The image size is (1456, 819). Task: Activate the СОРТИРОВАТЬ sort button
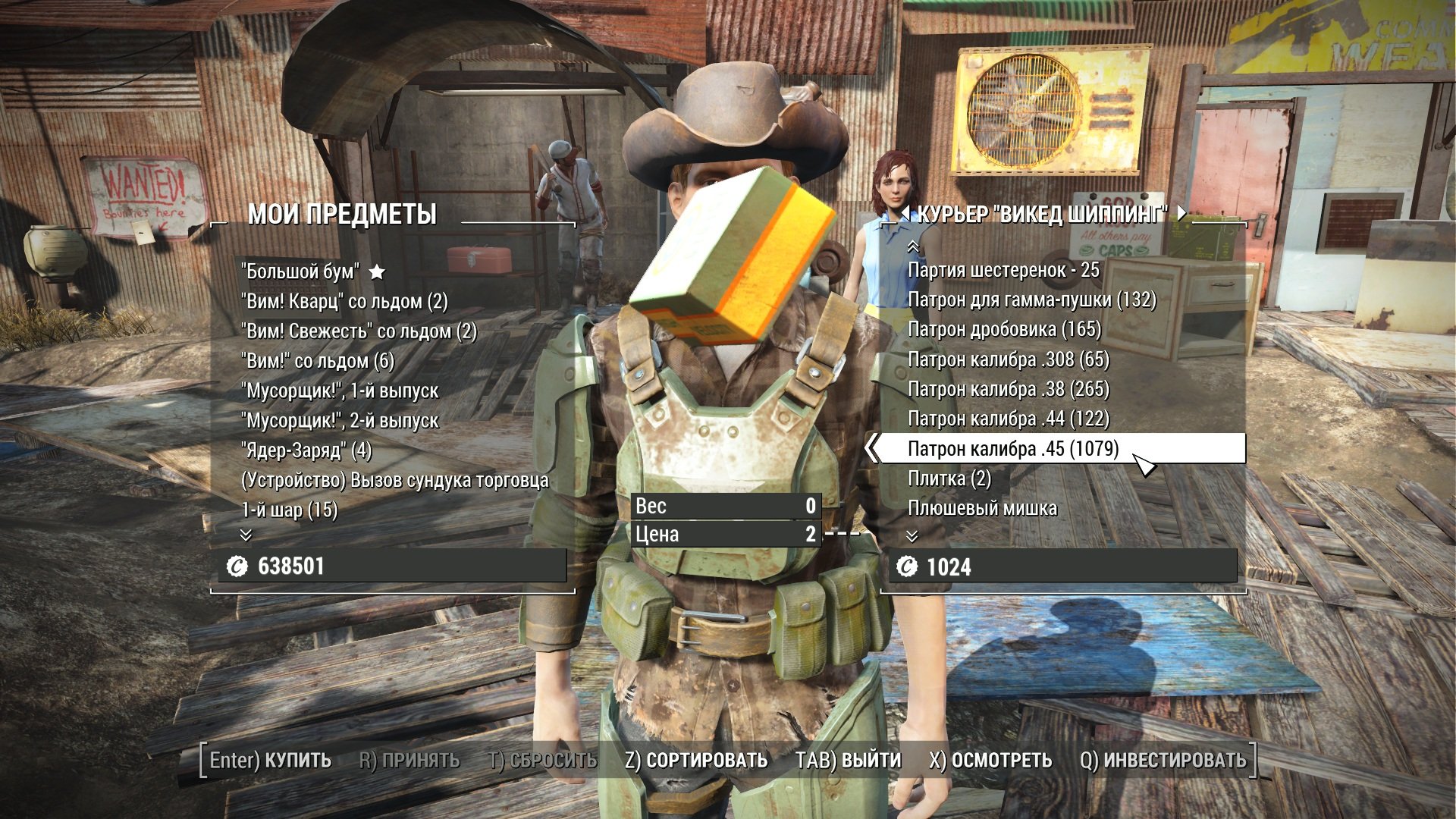point(696,760)
